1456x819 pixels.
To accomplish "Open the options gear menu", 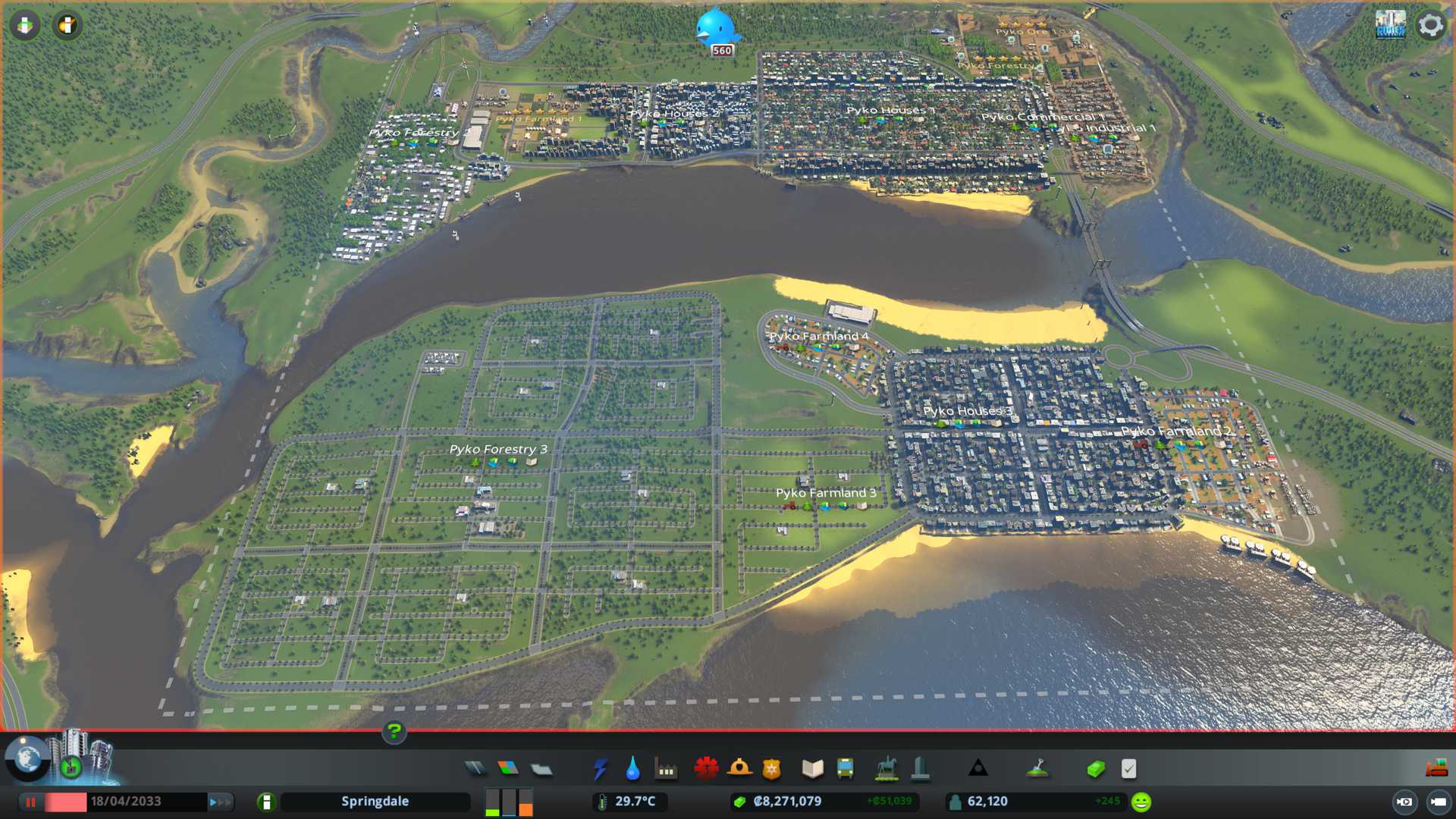I will [x=1430, y=25].
